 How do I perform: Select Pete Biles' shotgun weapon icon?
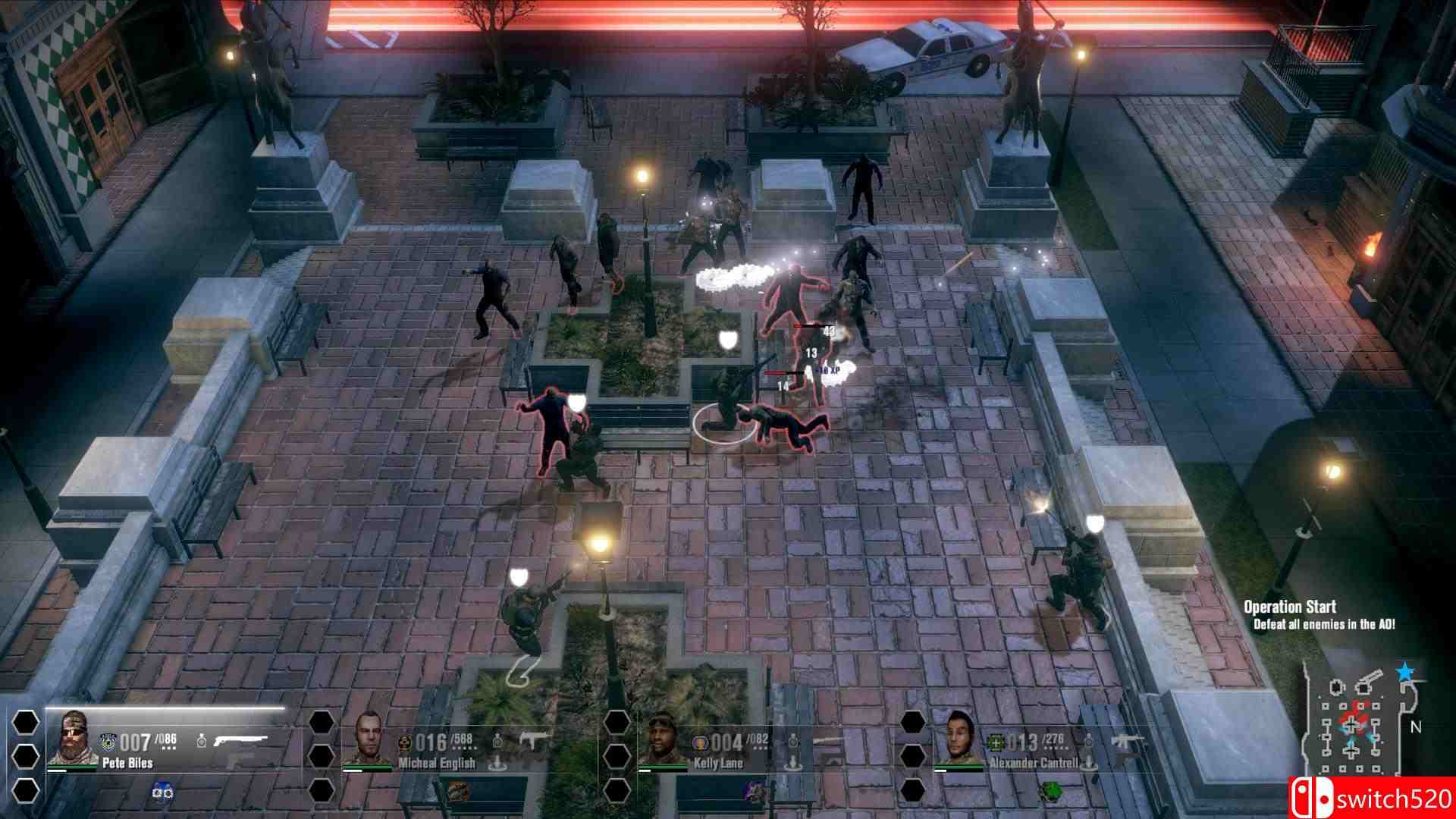click(x=240, y=738)
